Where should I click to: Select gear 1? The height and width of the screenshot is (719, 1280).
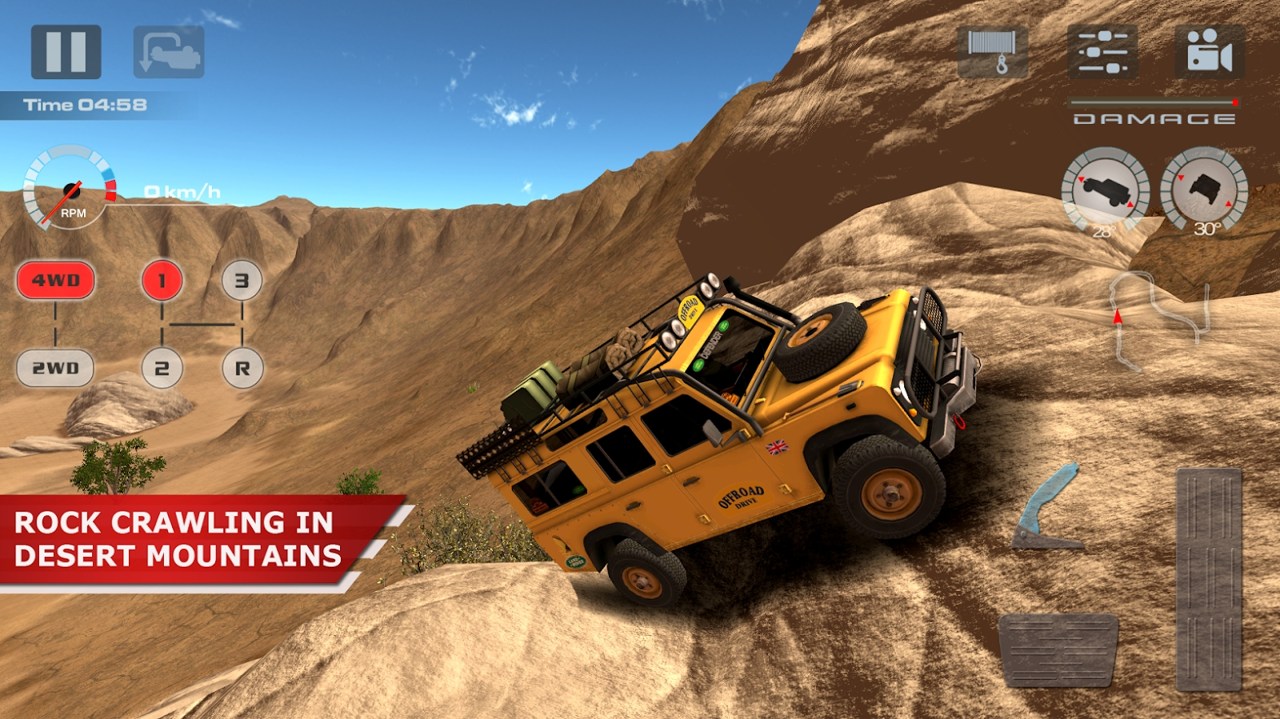coord(162,281)
